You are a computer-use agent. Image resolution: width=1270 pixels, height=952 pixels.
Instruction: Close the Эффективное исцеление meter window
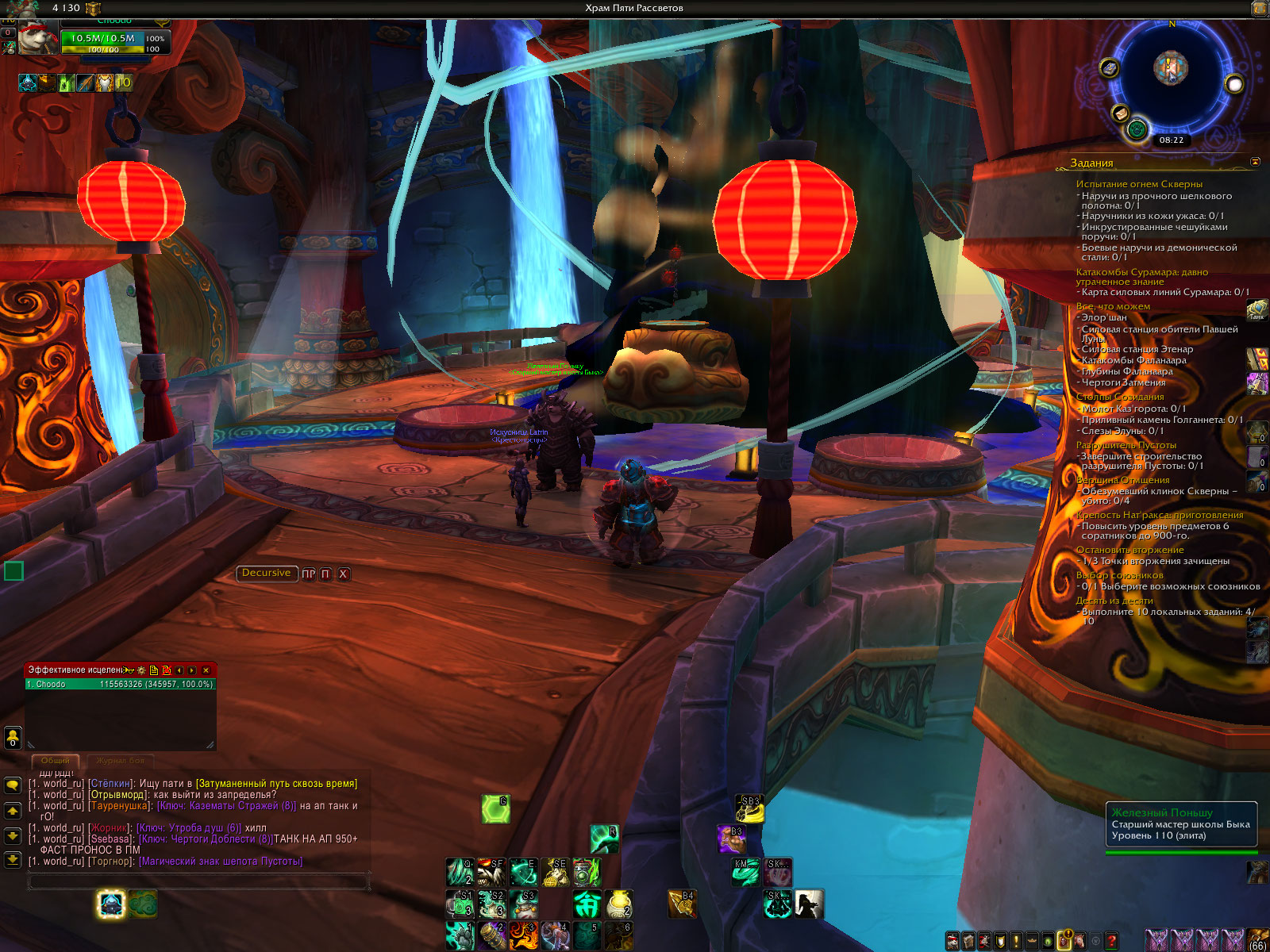tap(206, 670)
